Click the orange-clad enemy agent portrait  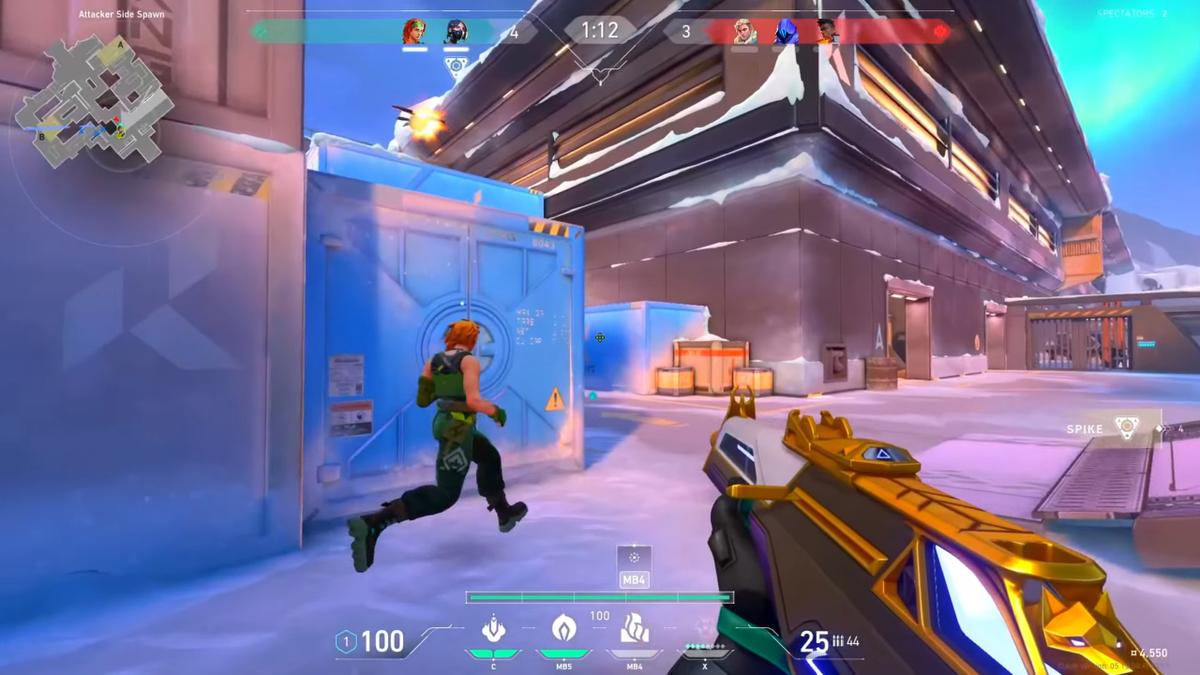tap(827, 32)
